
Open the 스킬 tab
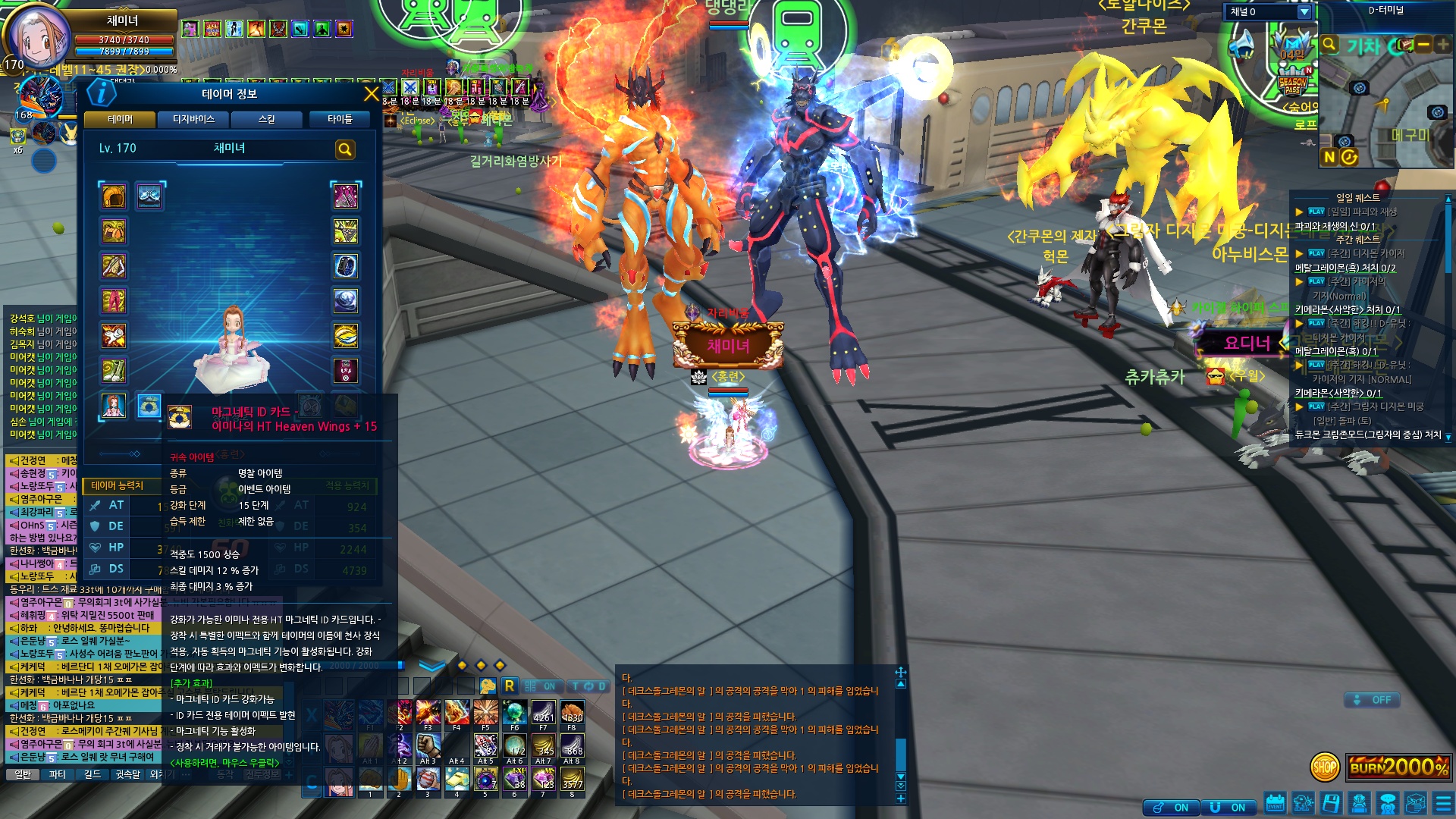[267, 120]
